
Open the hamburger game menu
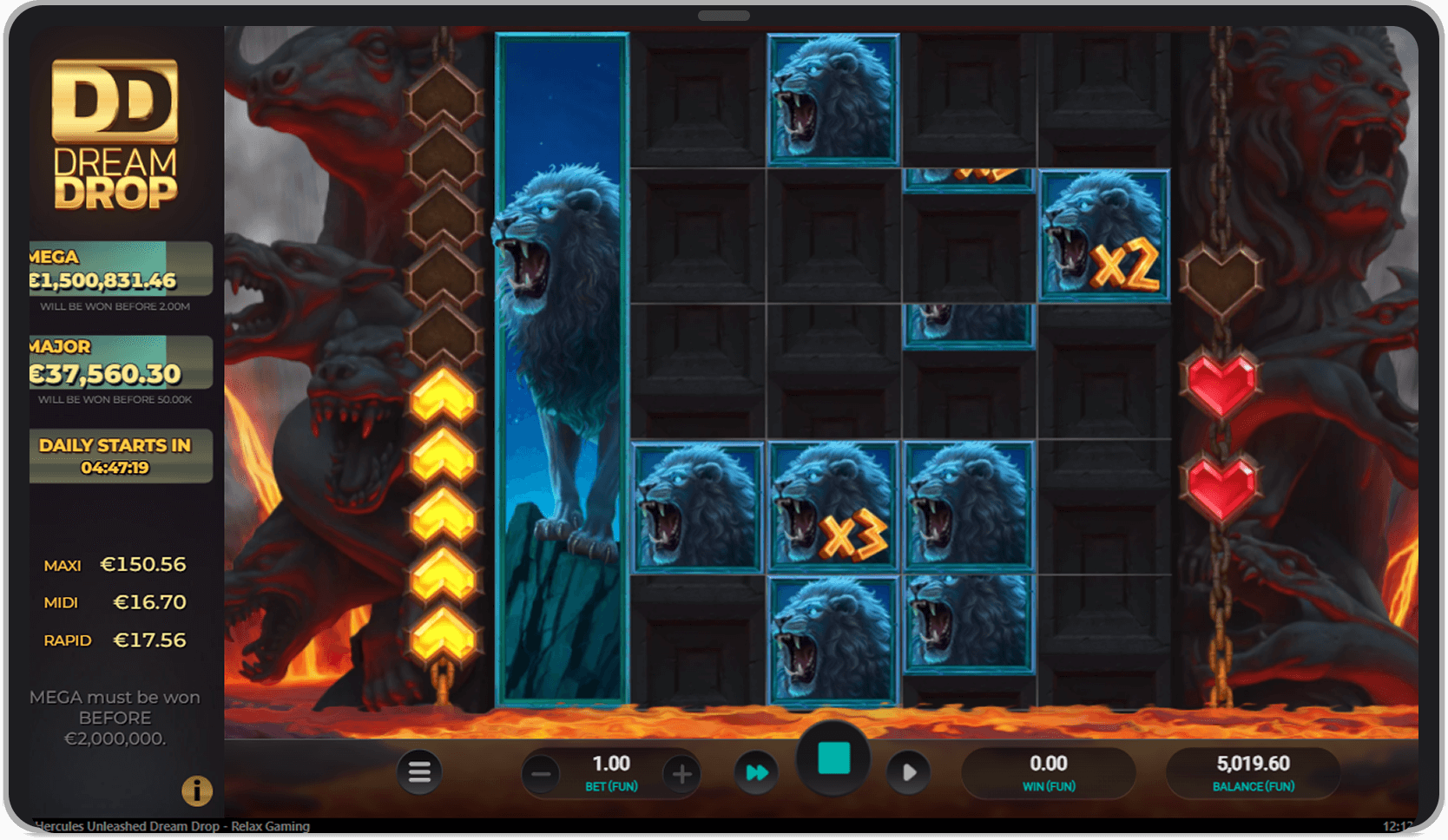click(419, 771)
